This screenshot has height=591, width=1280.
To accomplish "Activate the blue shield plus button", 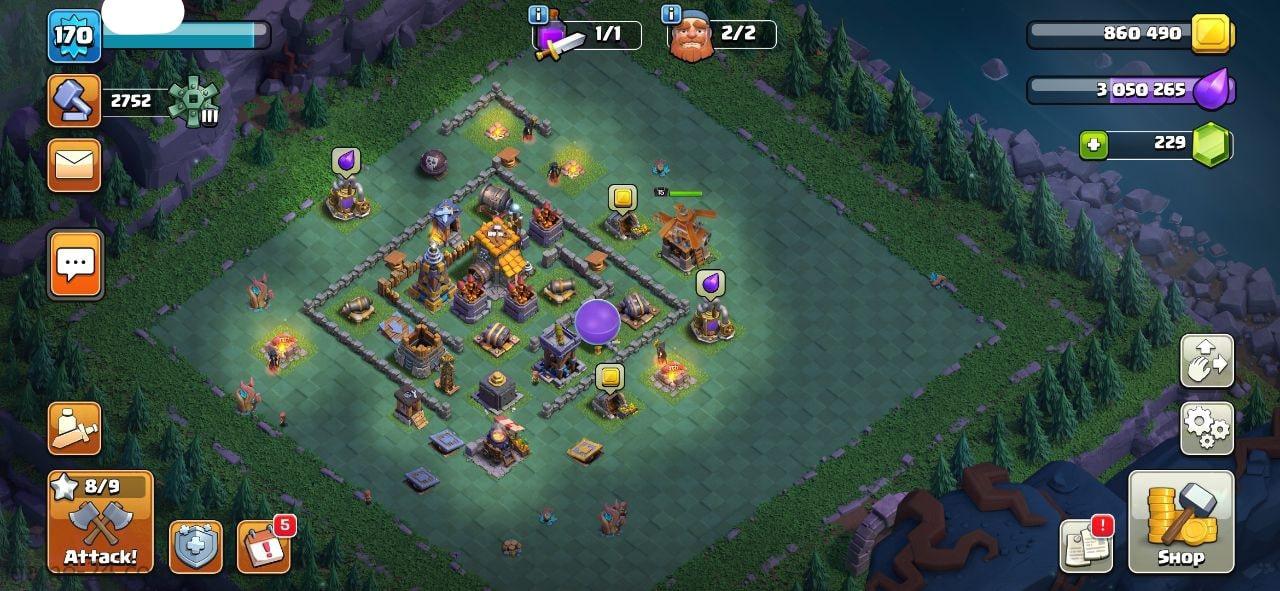I will point(195,546).
